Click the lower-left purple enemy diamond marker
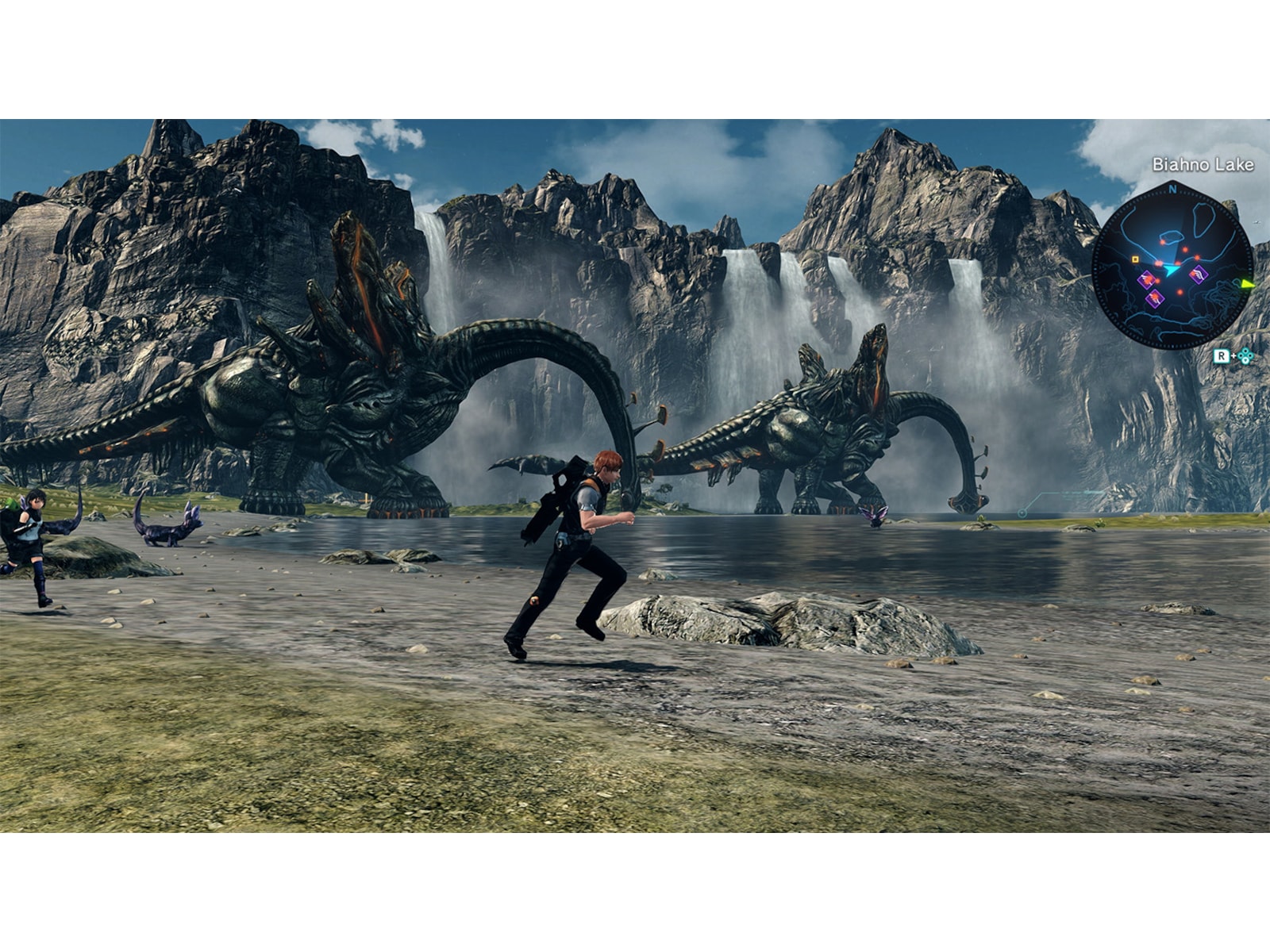This screenshot has width=1270, height=952. click(x=1154, y=298)
